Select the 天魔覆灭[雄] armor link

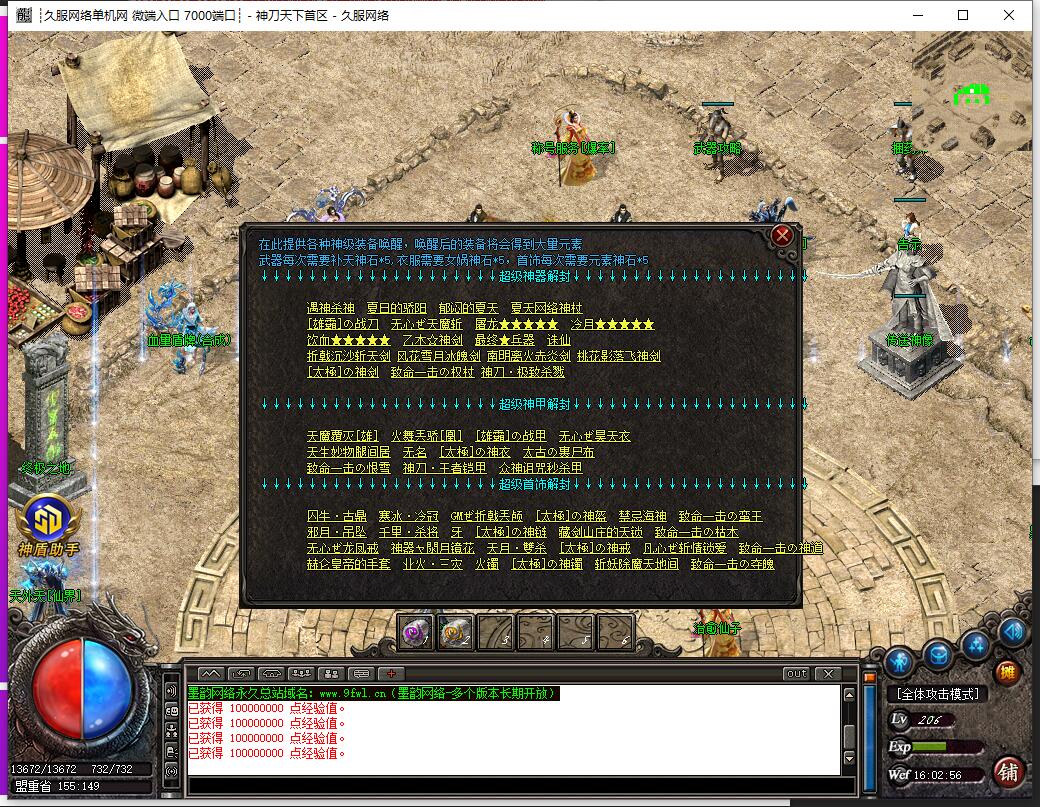click(x=343, y=436)
